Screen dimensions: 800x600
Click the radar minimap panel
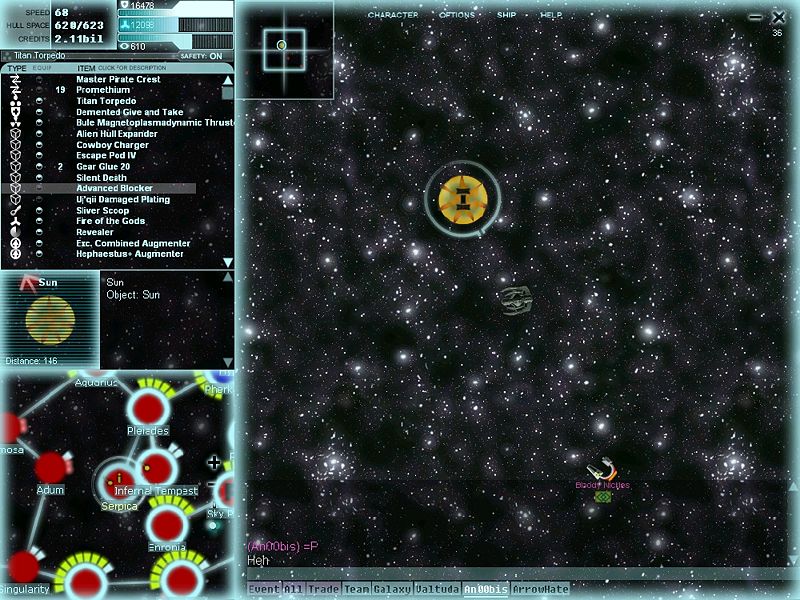click(x=283, y=47)
